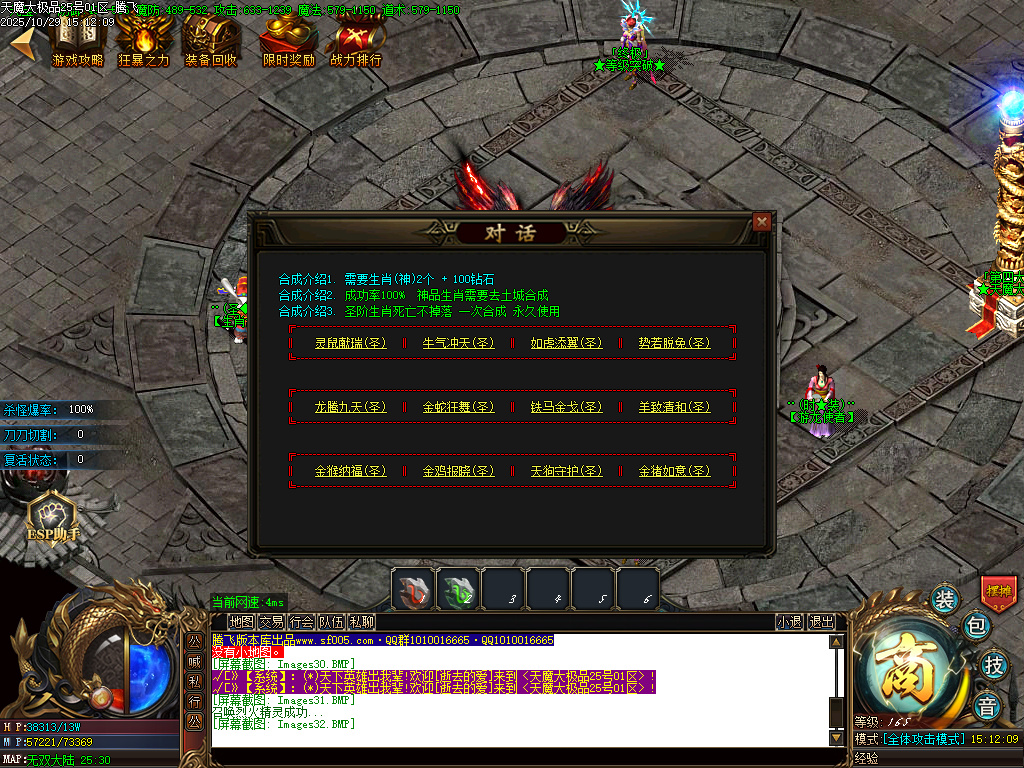The height and width of the screenshot is (768, 1024).
Task: Open the 行会 guild button
Action: (301, 621)
